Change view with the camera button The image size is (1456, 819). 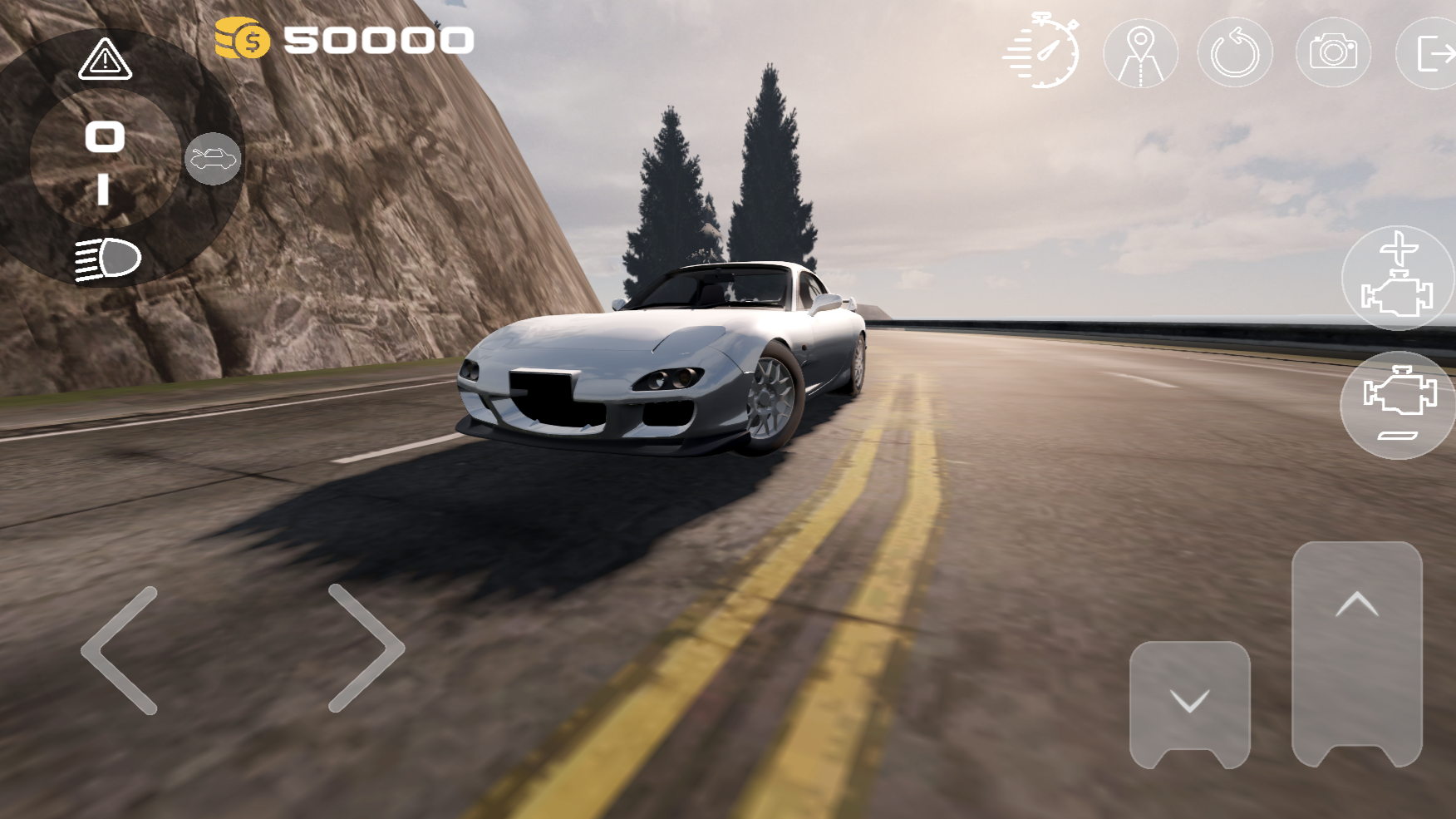click(1333, 53)
